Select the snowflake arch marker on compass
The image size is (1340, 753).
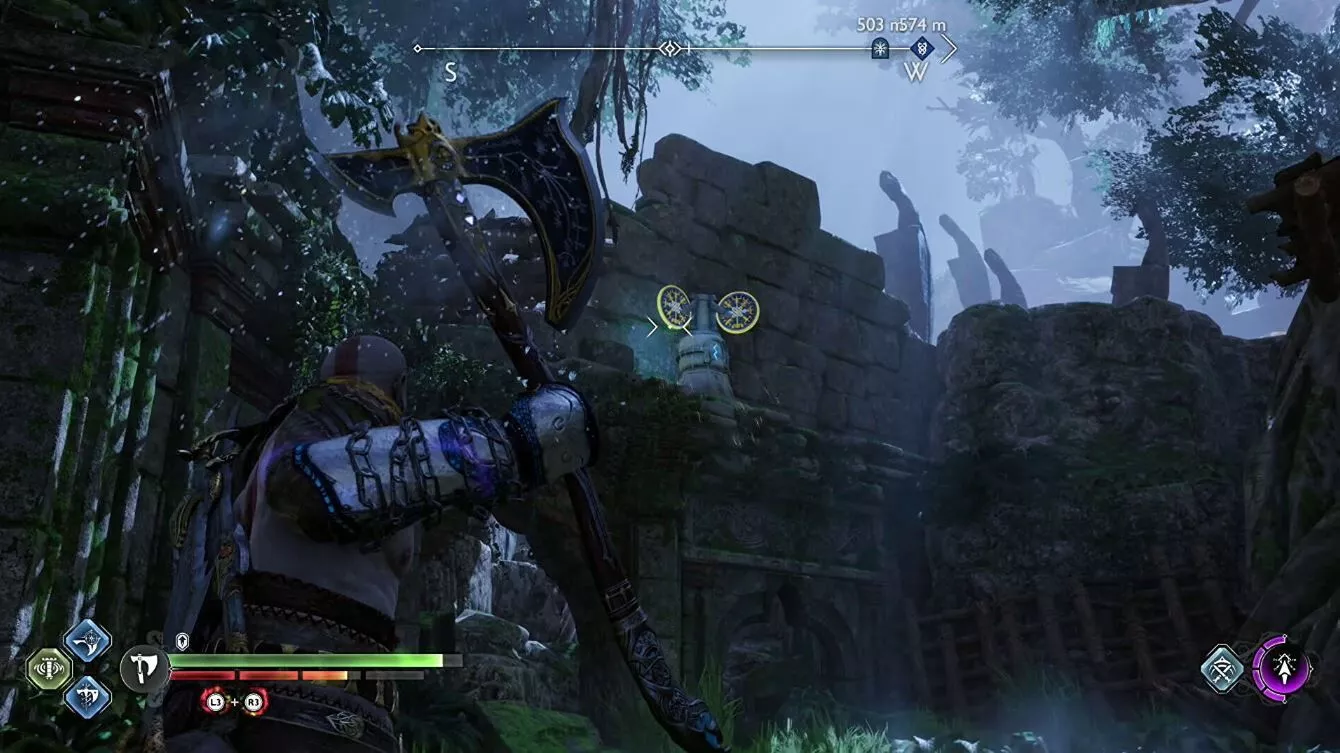coord(880,48)
